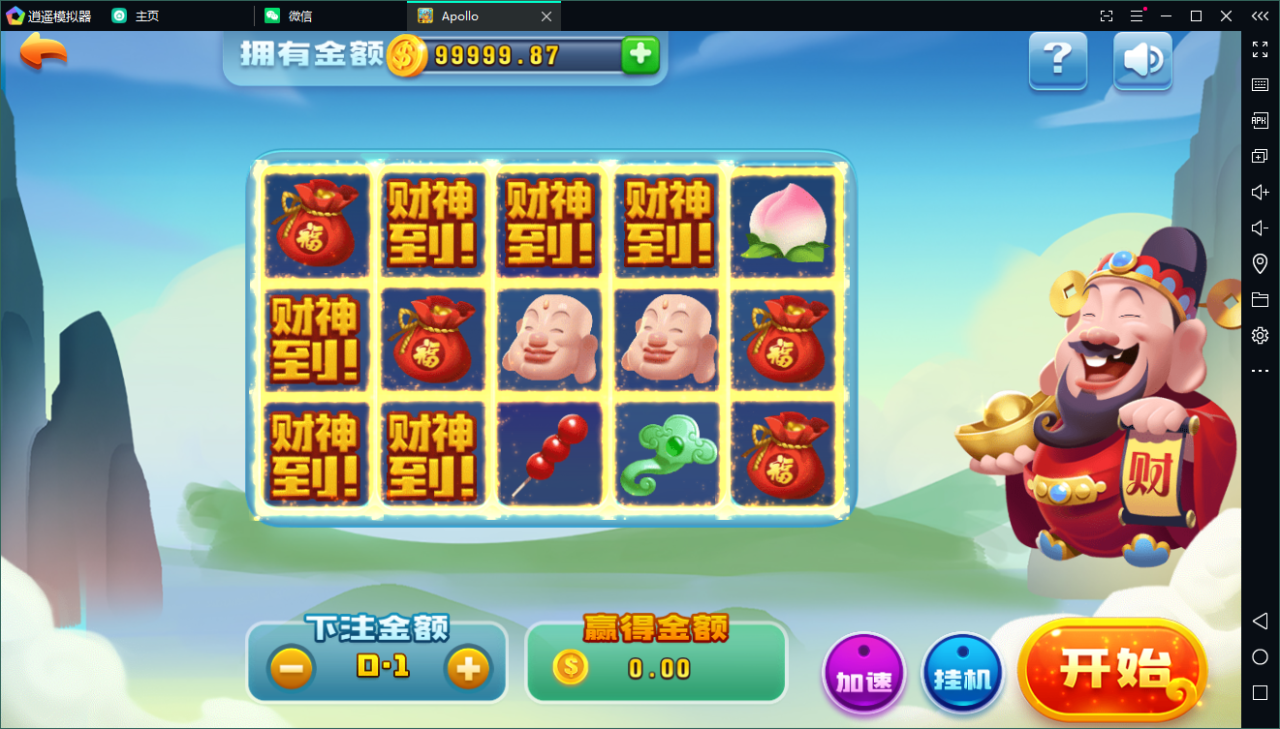
Task: Click the multi-instance manager icon
Action: click(x=1259, y=156)
